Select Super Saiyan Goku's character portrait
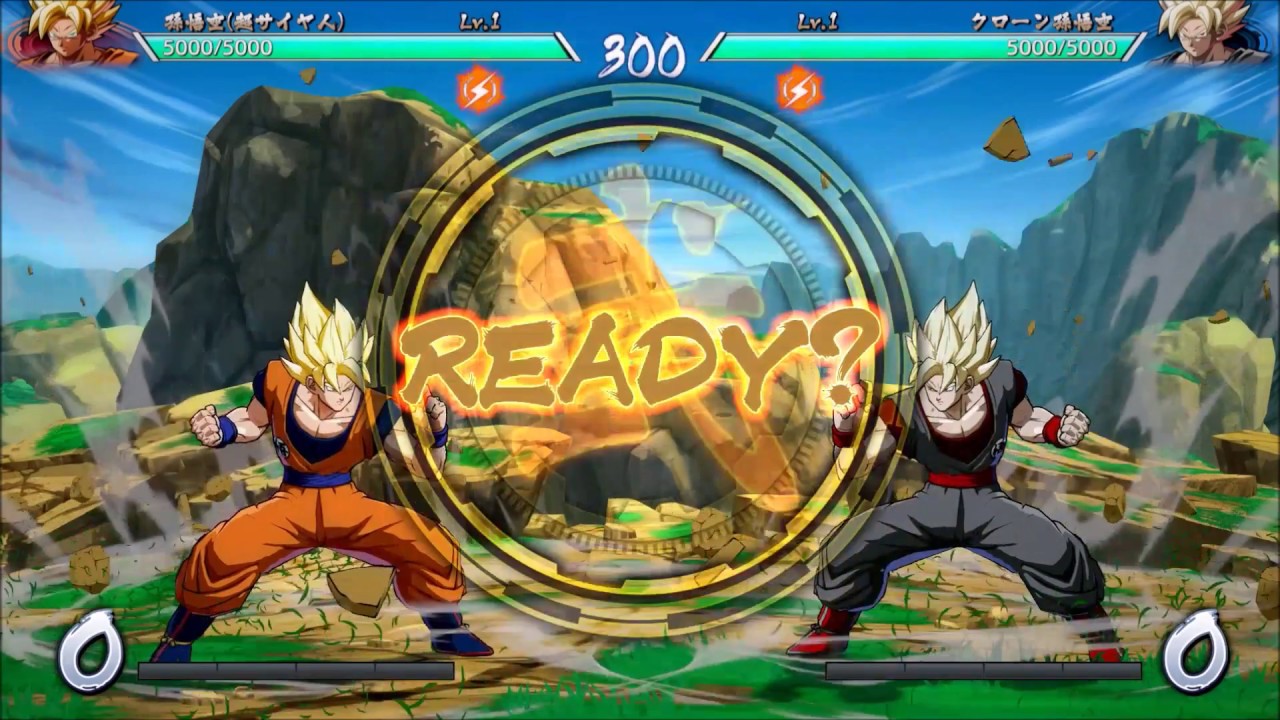Screen dimensions: 1280x720 (62, 32)
